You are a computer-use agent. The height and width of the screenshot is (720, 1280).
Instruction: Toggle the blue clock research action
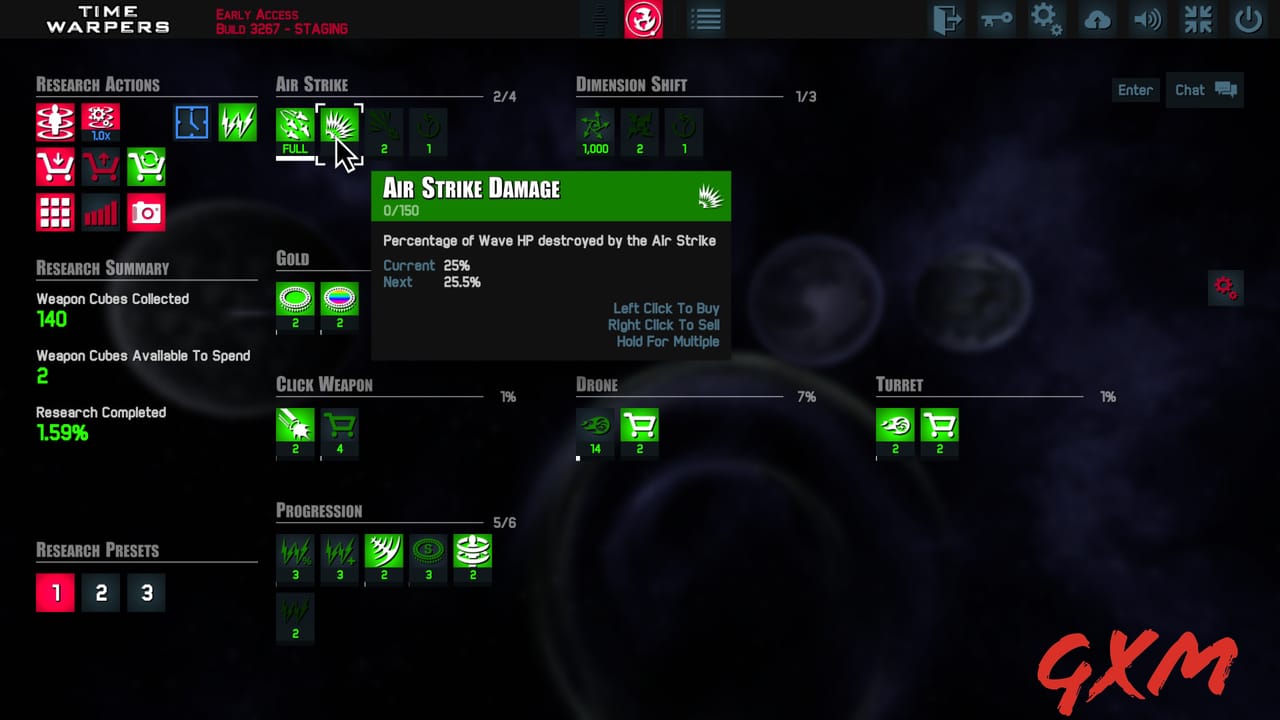(191, 121)
